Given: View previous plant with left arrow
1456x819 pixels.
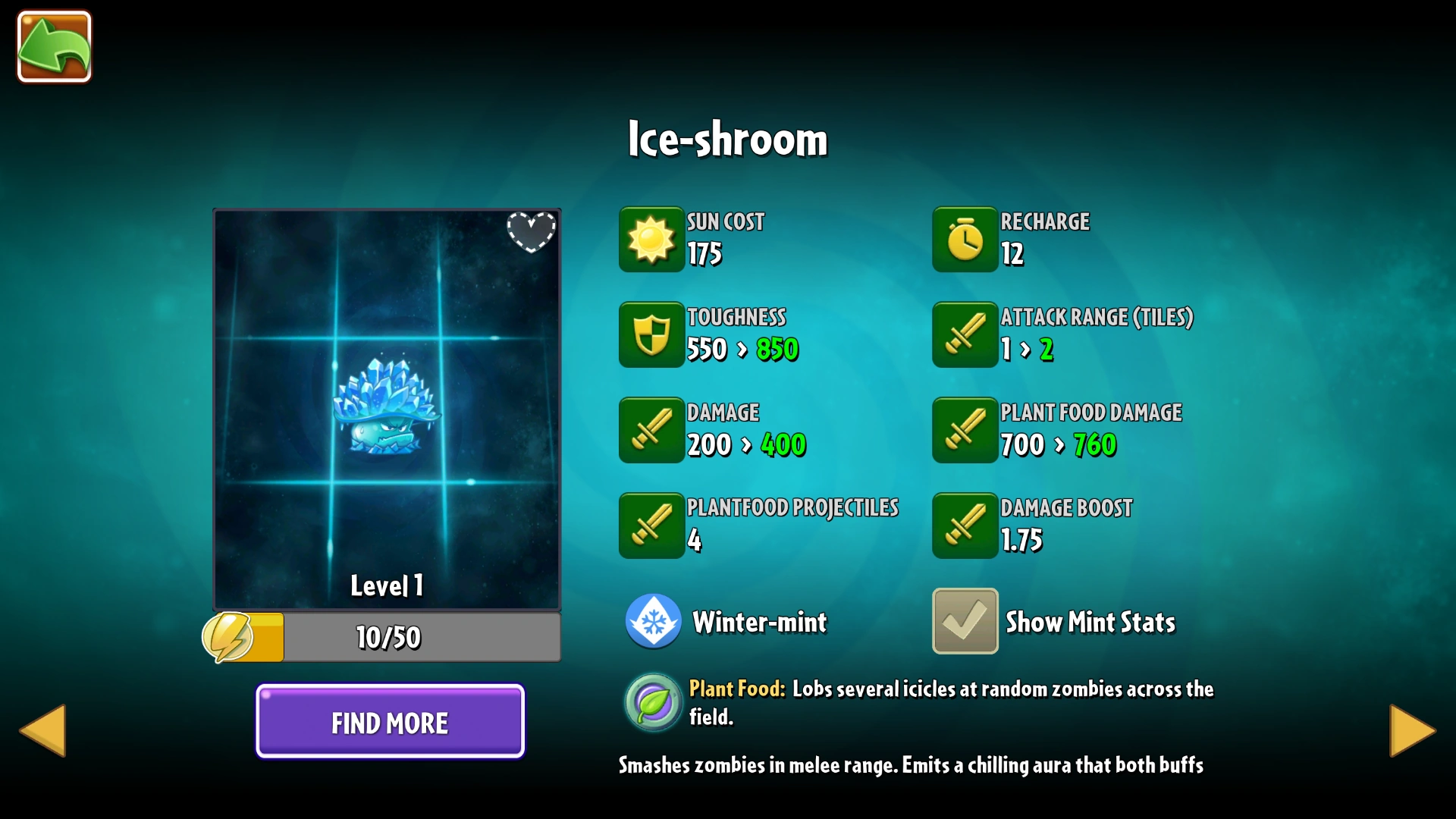Looking at the screenshot, I should pos(43,729).
